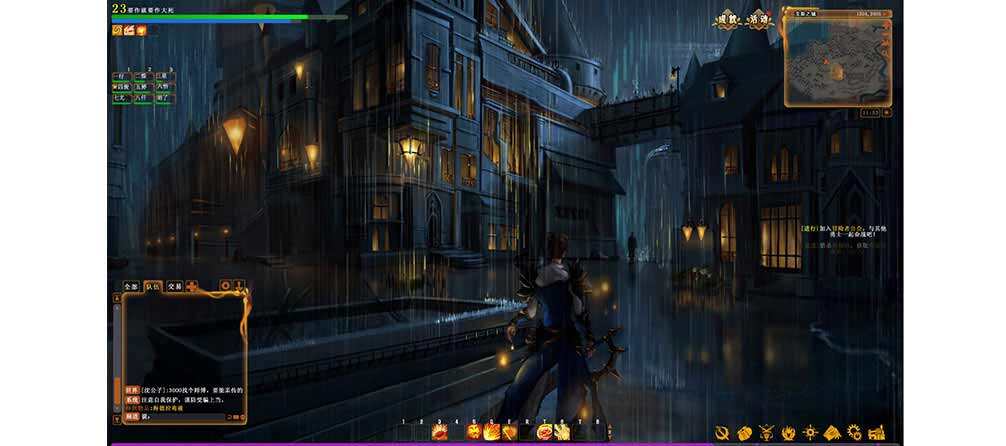Viewport: 1006px width, 446px height.
Task: Open the minimap of the city
Action: tap(834, 63)
